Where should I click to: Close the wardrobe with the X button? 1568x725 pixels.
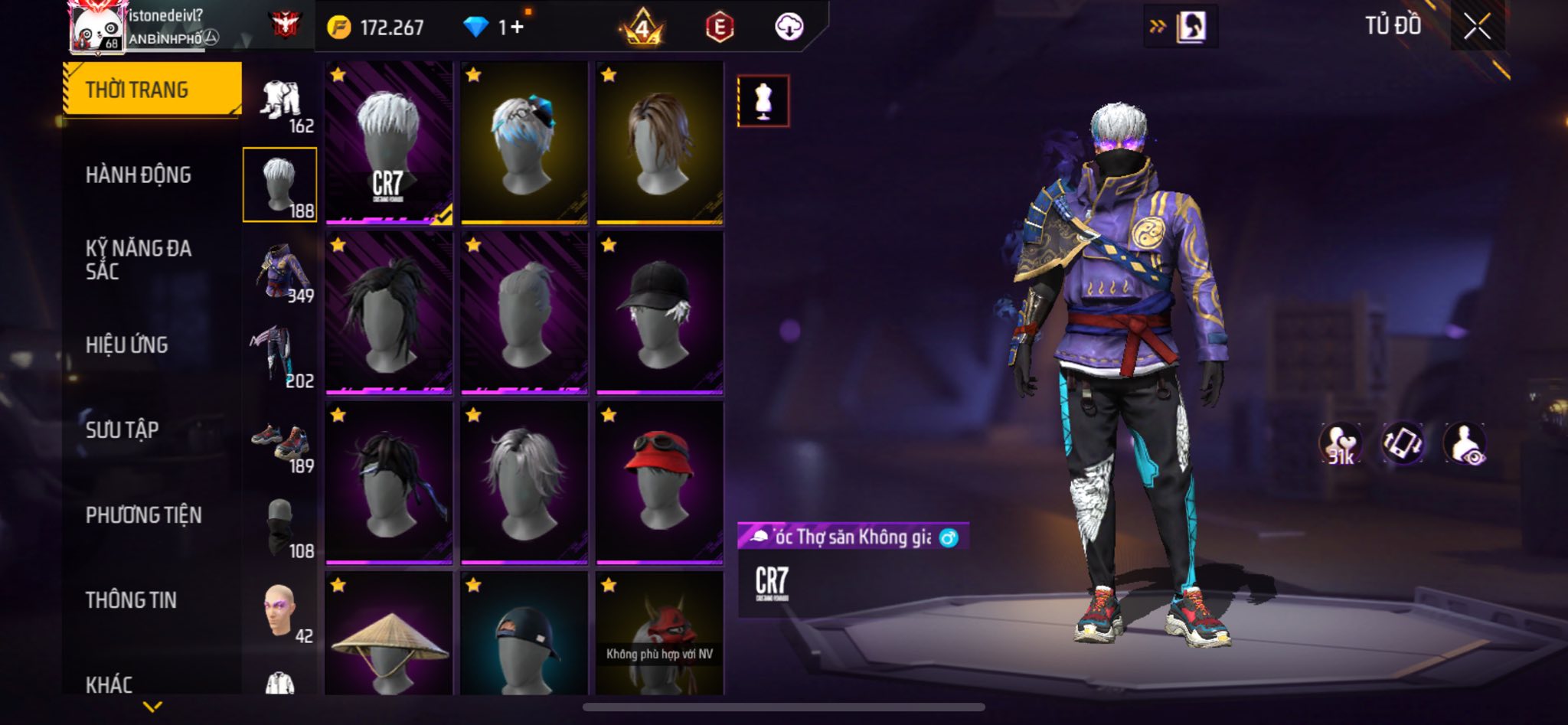(1477, 27)
